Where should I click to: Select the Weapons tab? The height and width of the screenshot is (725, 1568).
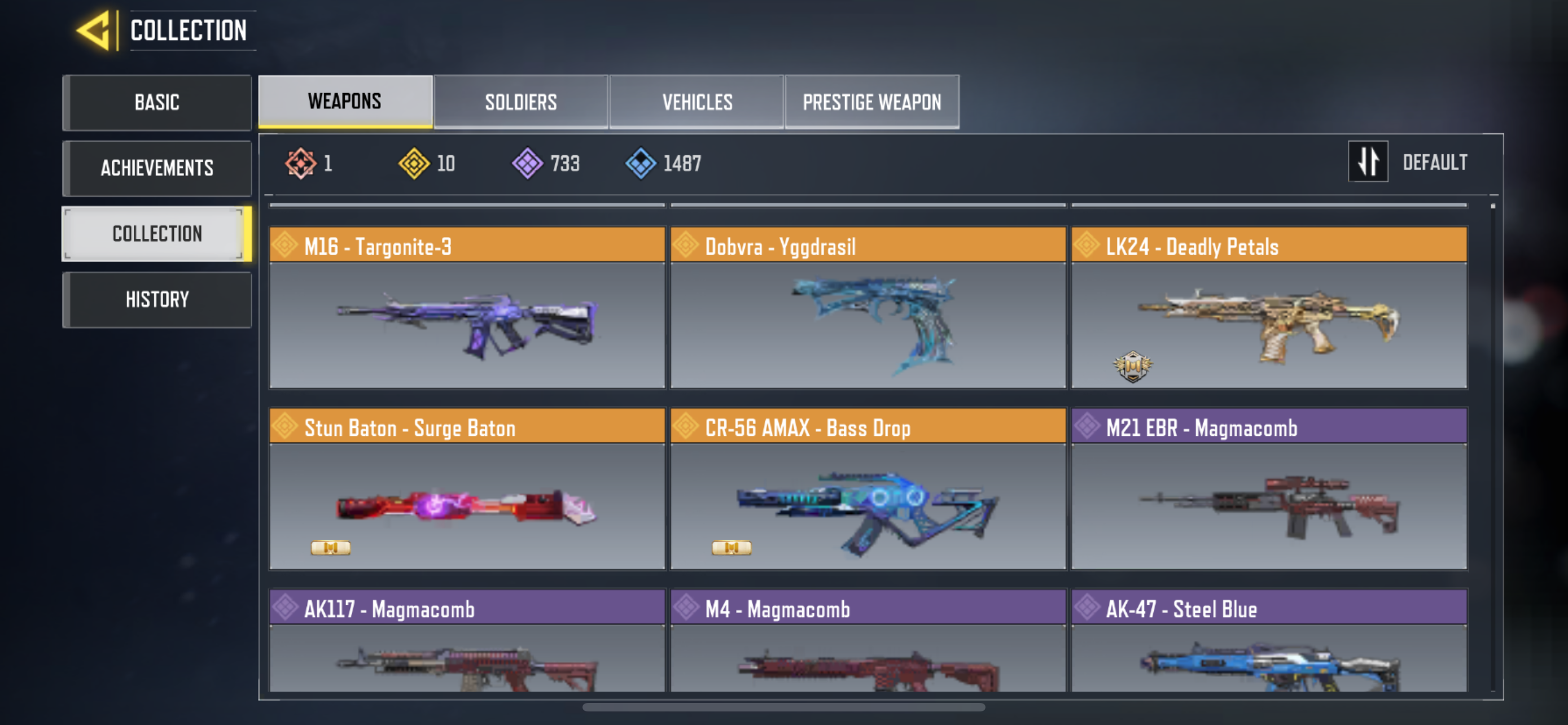pyautogui.click(x=344, y=102)
